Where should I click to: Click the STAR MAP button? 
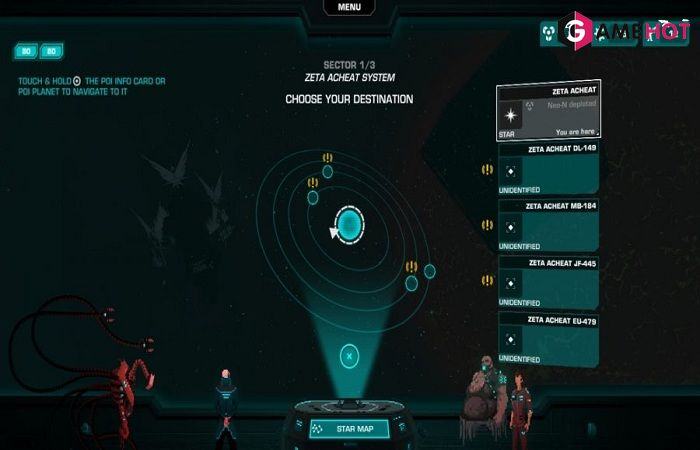[x=349, y=428]
